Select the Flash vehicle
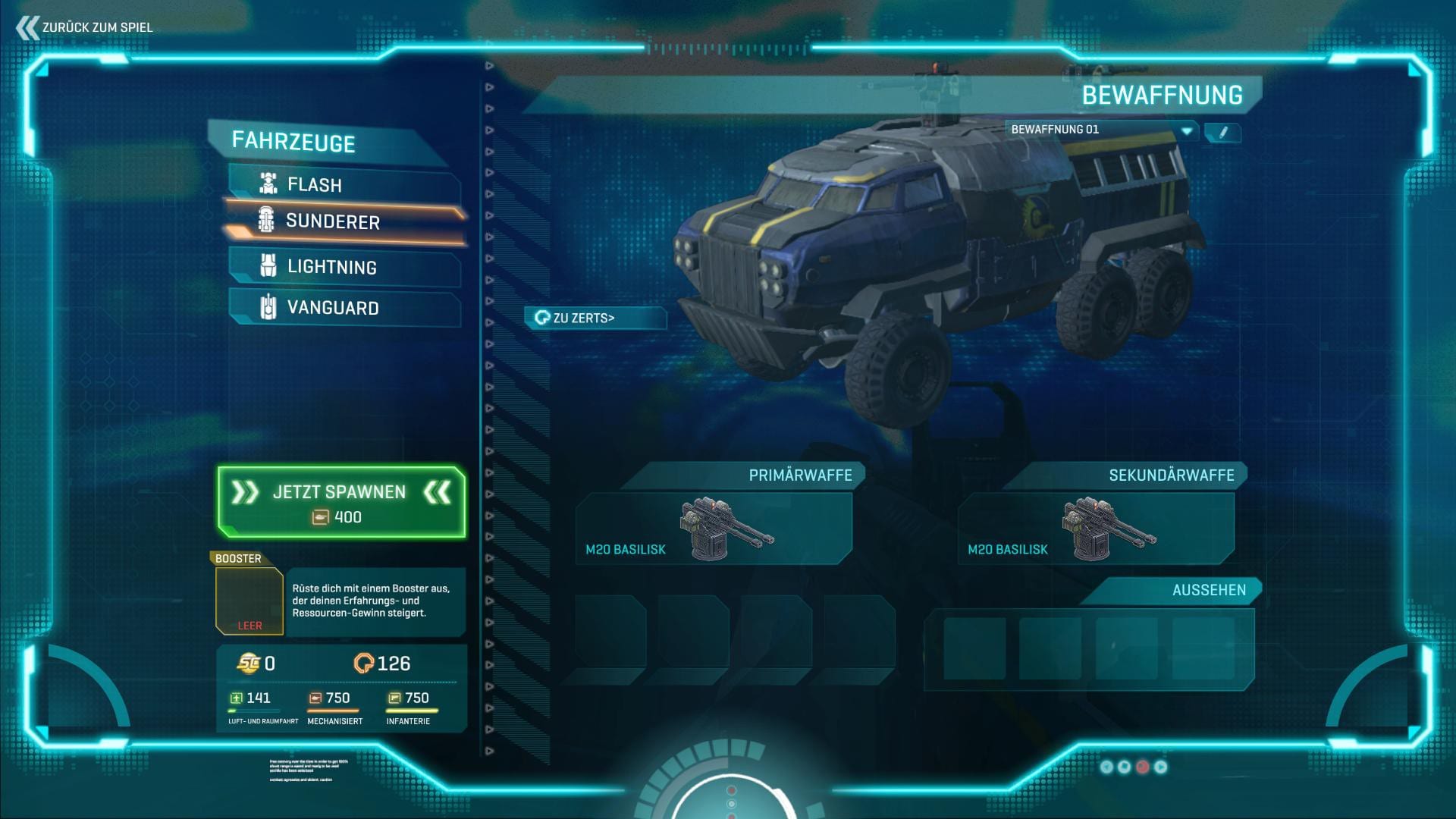This screenshot has width=1456, height=819. click(344, 184)
